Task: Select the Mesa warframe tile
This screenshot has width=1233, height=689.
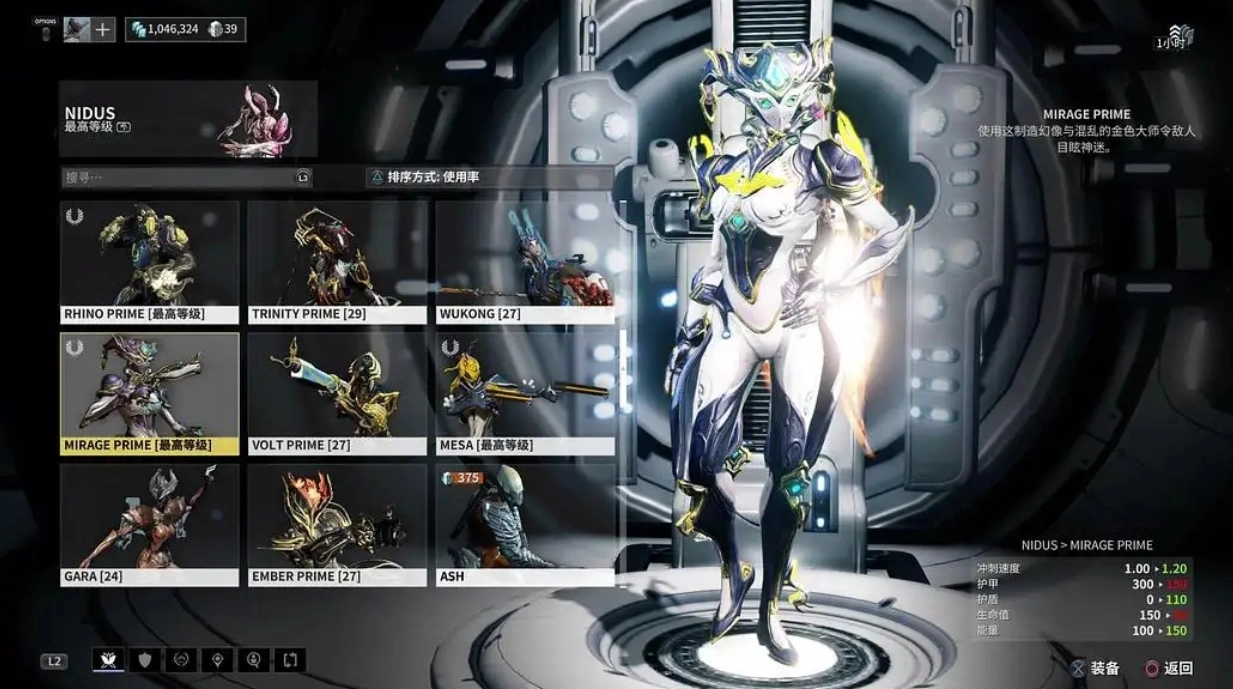Action: click(525, 393)
